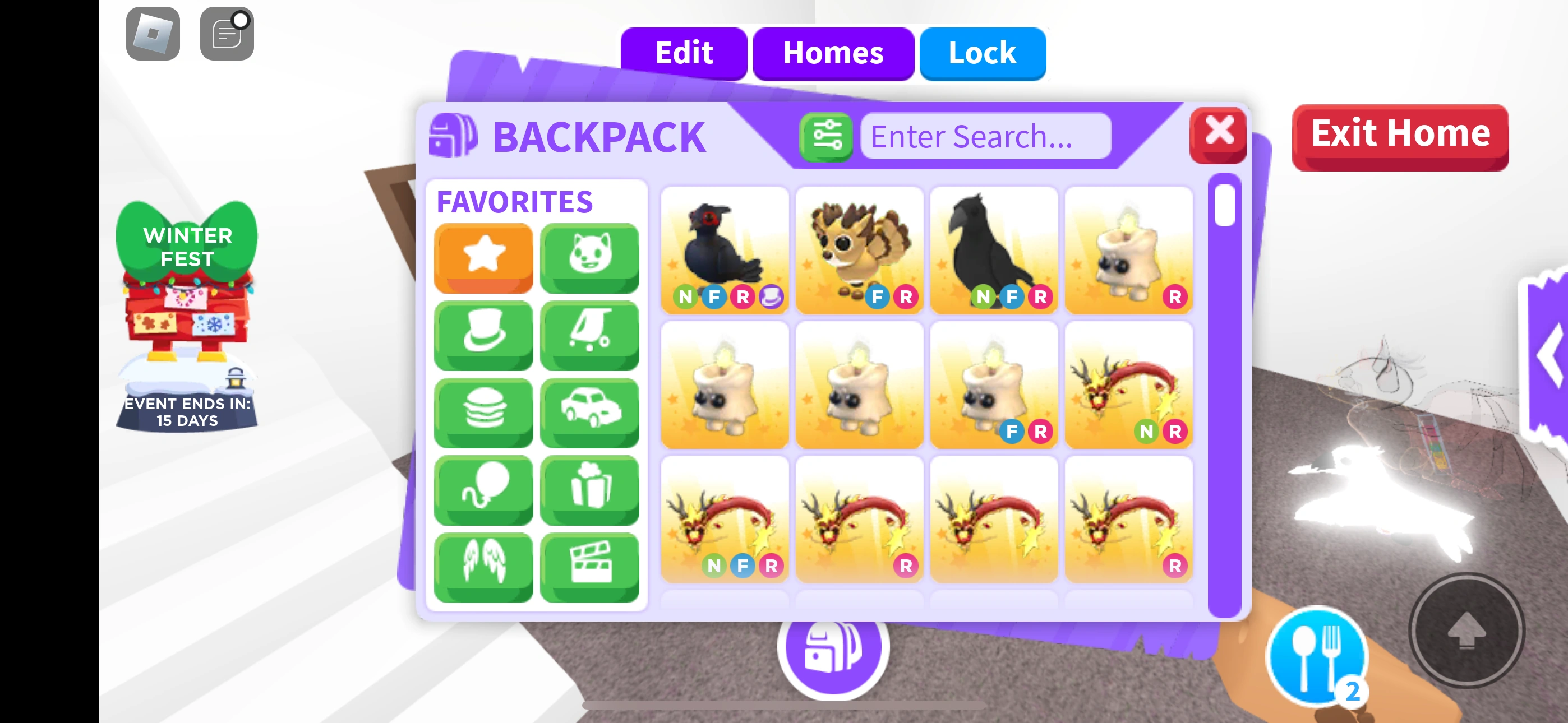This screenshot has height=723, width=1568.
Task: Select the Strollers category icon
Action: [x=589, y=335]
